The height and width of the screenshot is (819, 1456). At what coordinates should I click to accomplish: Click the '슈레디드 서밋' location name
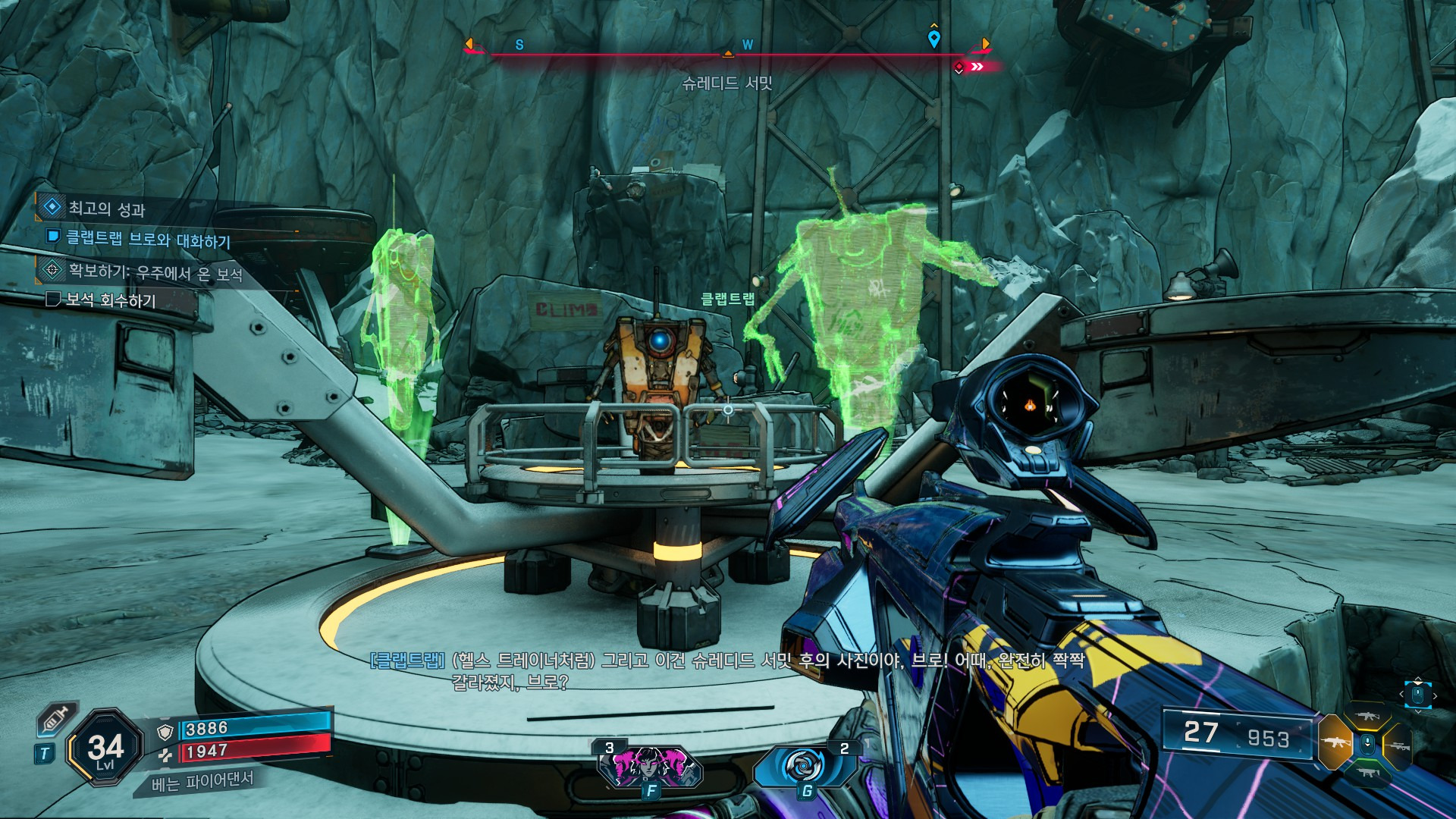(726, 83)
